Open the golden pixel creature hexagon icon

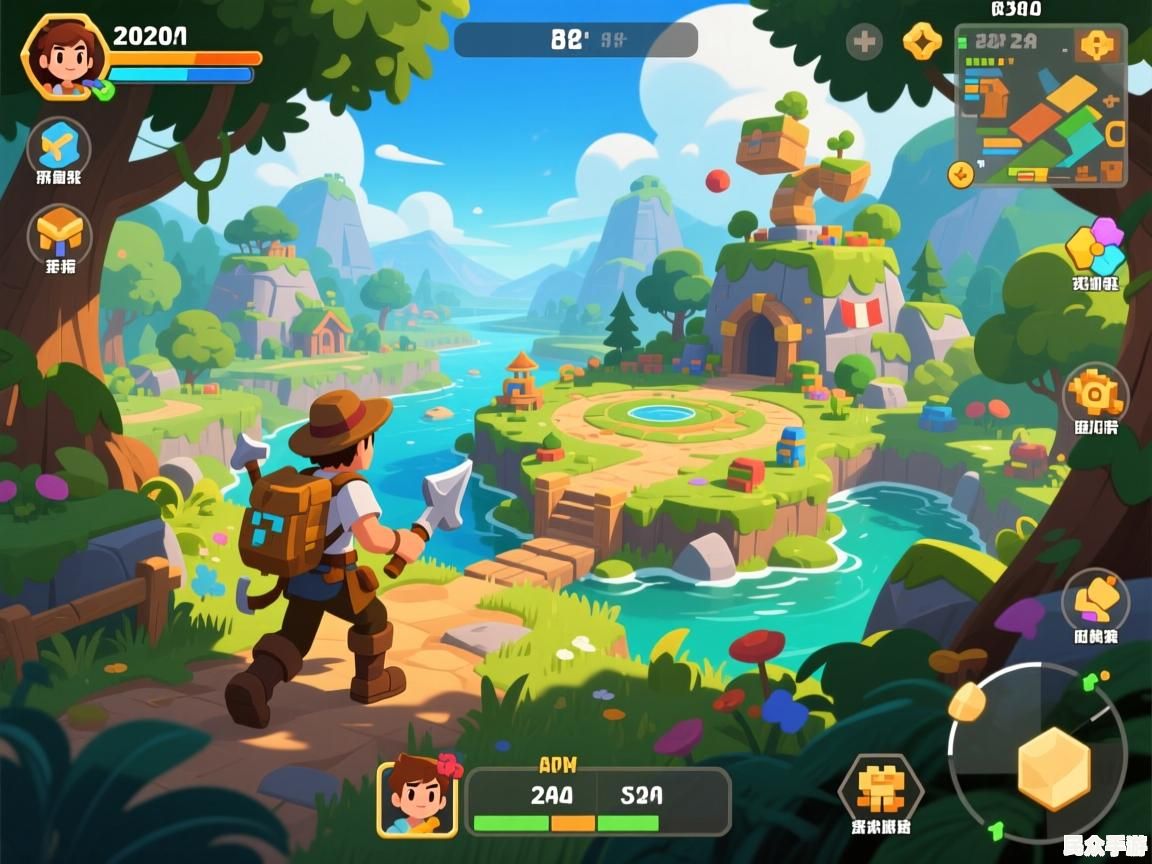click(880, 789)
